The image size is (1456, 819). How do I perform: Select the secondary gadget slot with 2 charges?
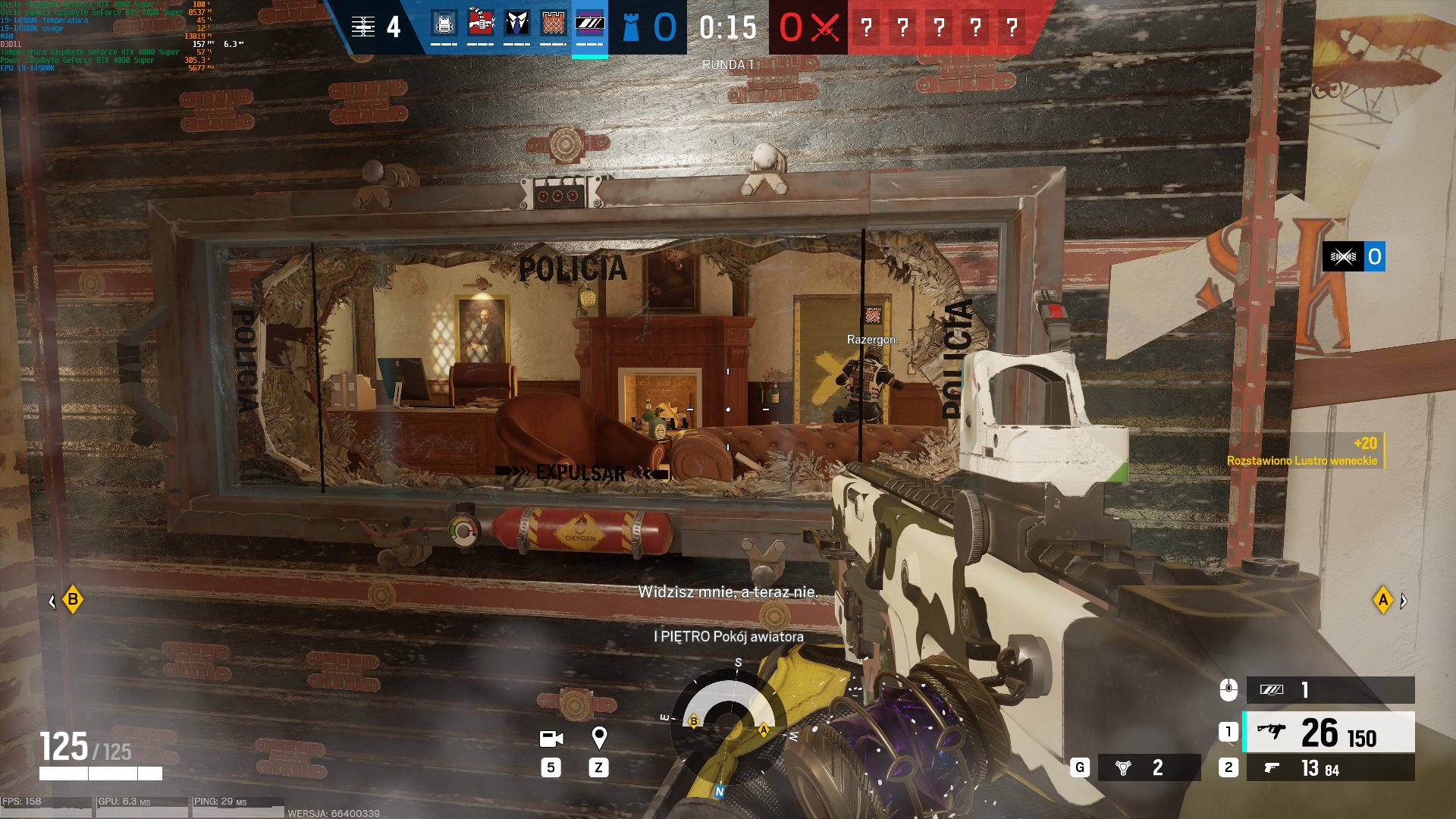1148,767
